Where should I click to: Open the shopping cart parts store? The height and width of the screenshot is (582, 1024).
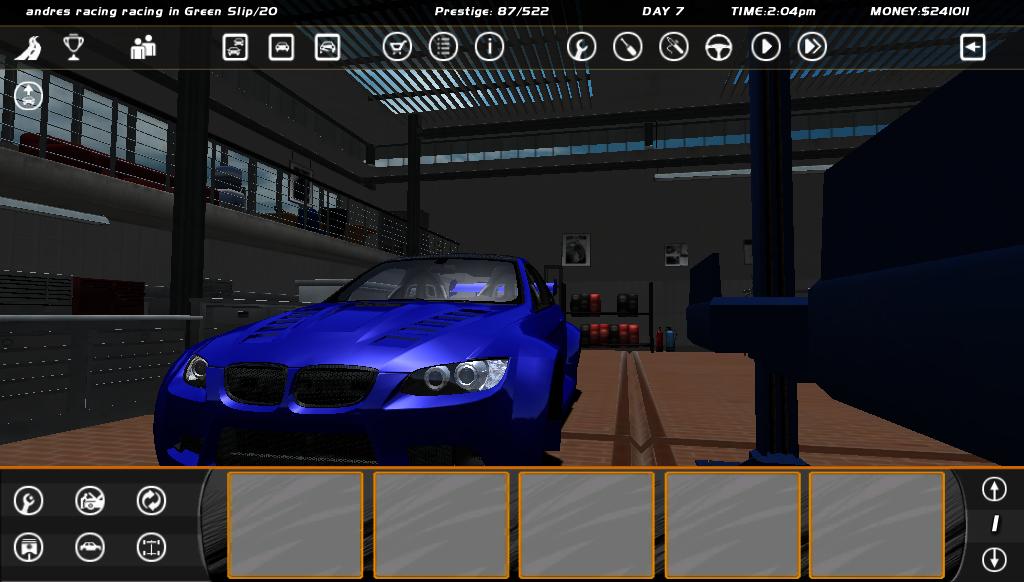[x=397, y=47]
